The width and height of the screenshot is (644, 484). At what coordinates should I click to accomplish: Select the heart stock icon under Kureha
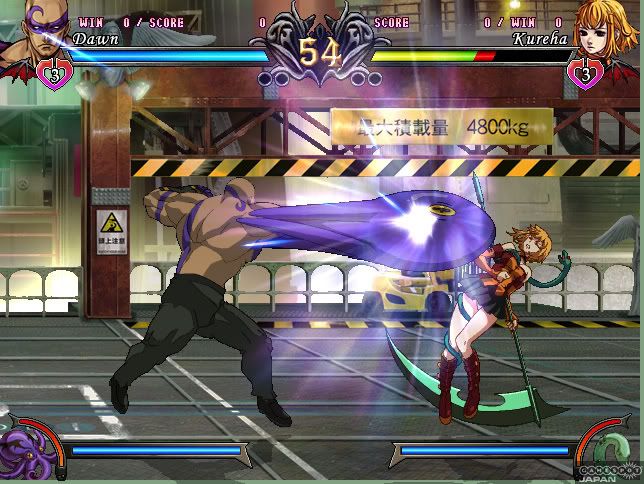[584, 73]
